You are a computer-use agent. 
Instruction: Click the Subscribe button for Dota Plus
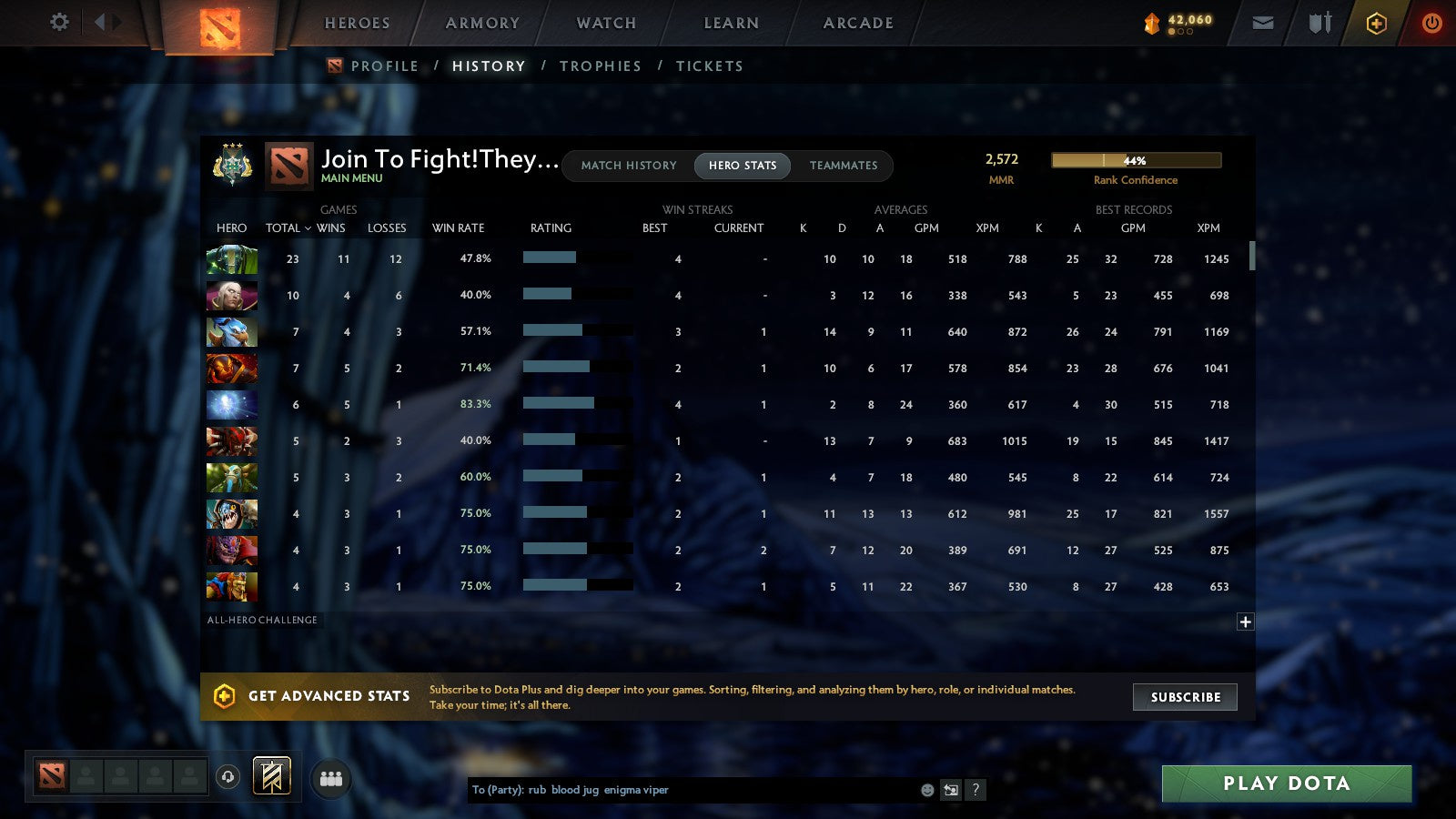click(1185, 697)
